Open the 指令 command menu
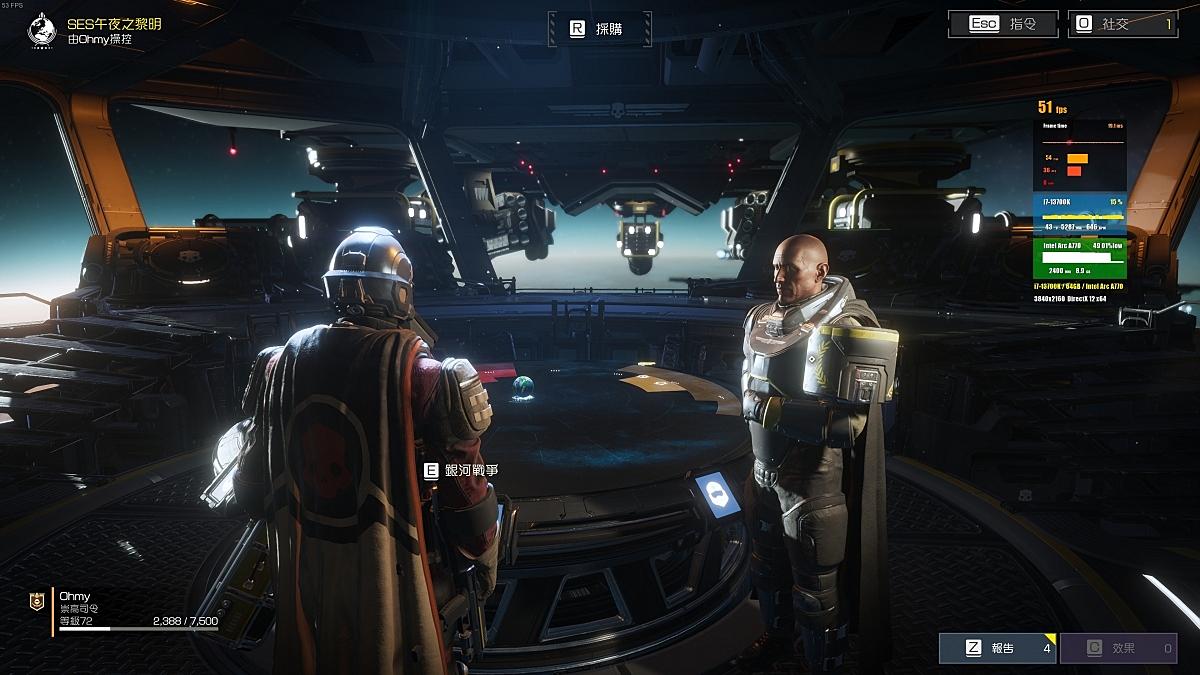 tap(1002, 24)
